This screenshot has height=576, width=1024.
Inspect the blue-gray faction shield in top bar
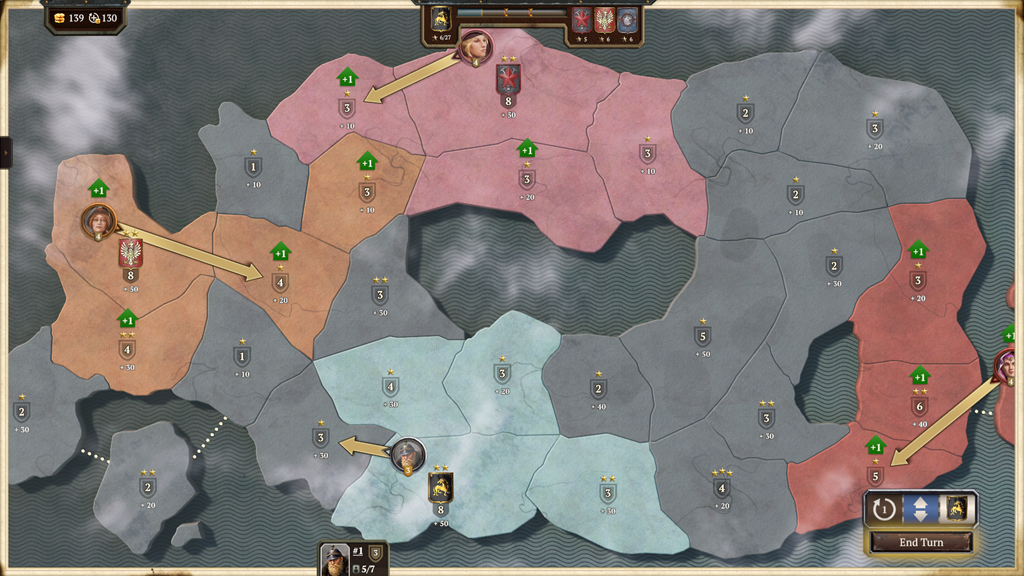point(627,19)
